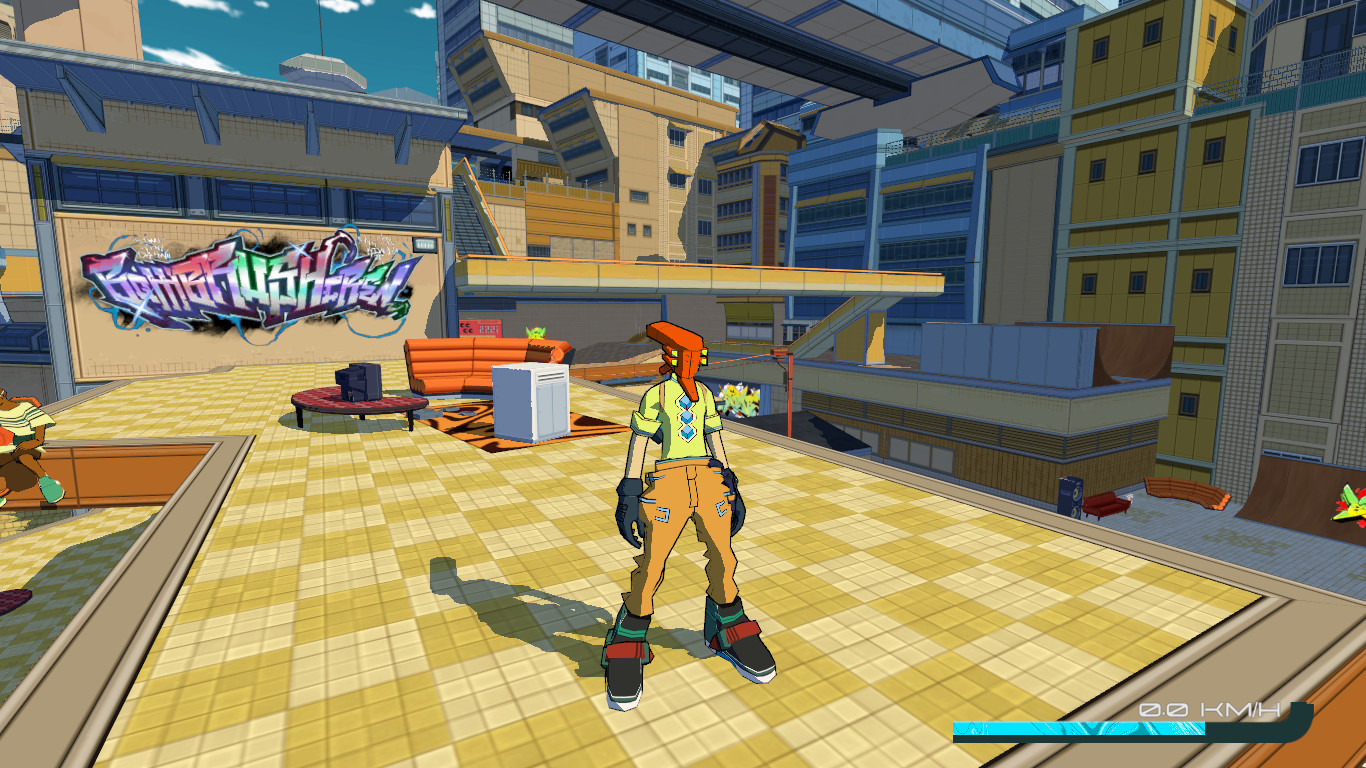Click the green creature peeking over the ledge
The image size is (1366, 768).
(x=535, y=331)
